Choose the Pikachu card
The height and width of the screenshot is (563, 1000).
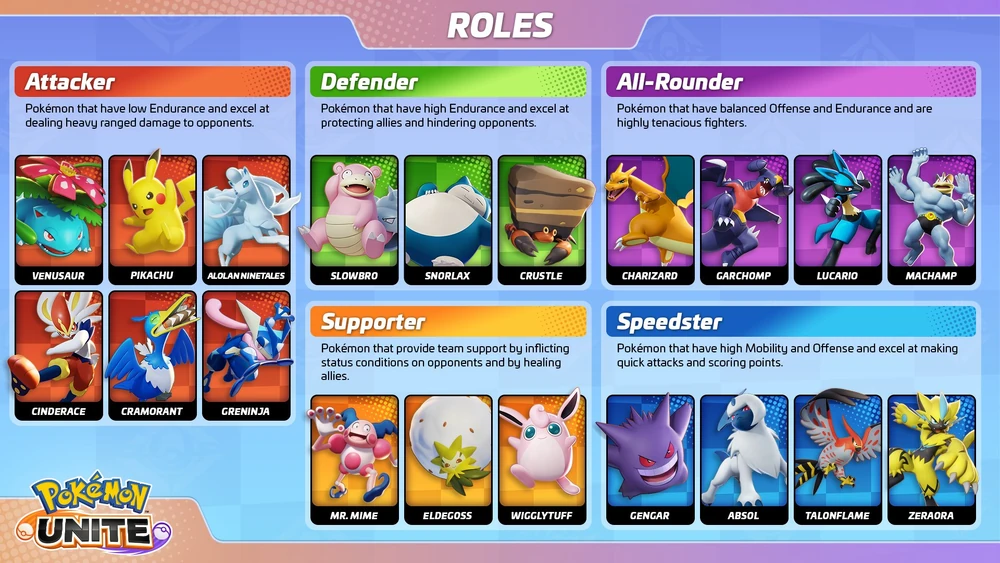(152, 219)
